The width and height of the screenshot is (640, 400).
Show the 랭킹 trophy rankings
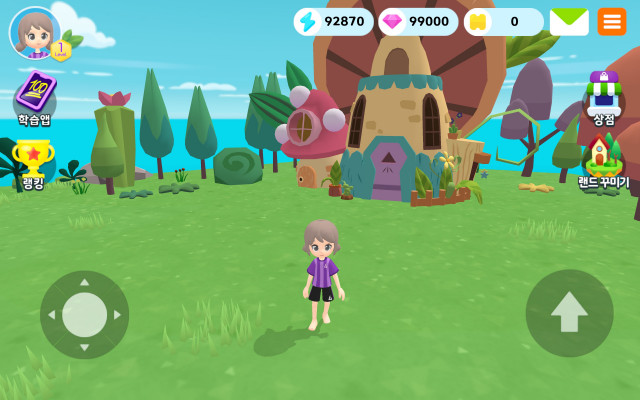pos(33,160)
